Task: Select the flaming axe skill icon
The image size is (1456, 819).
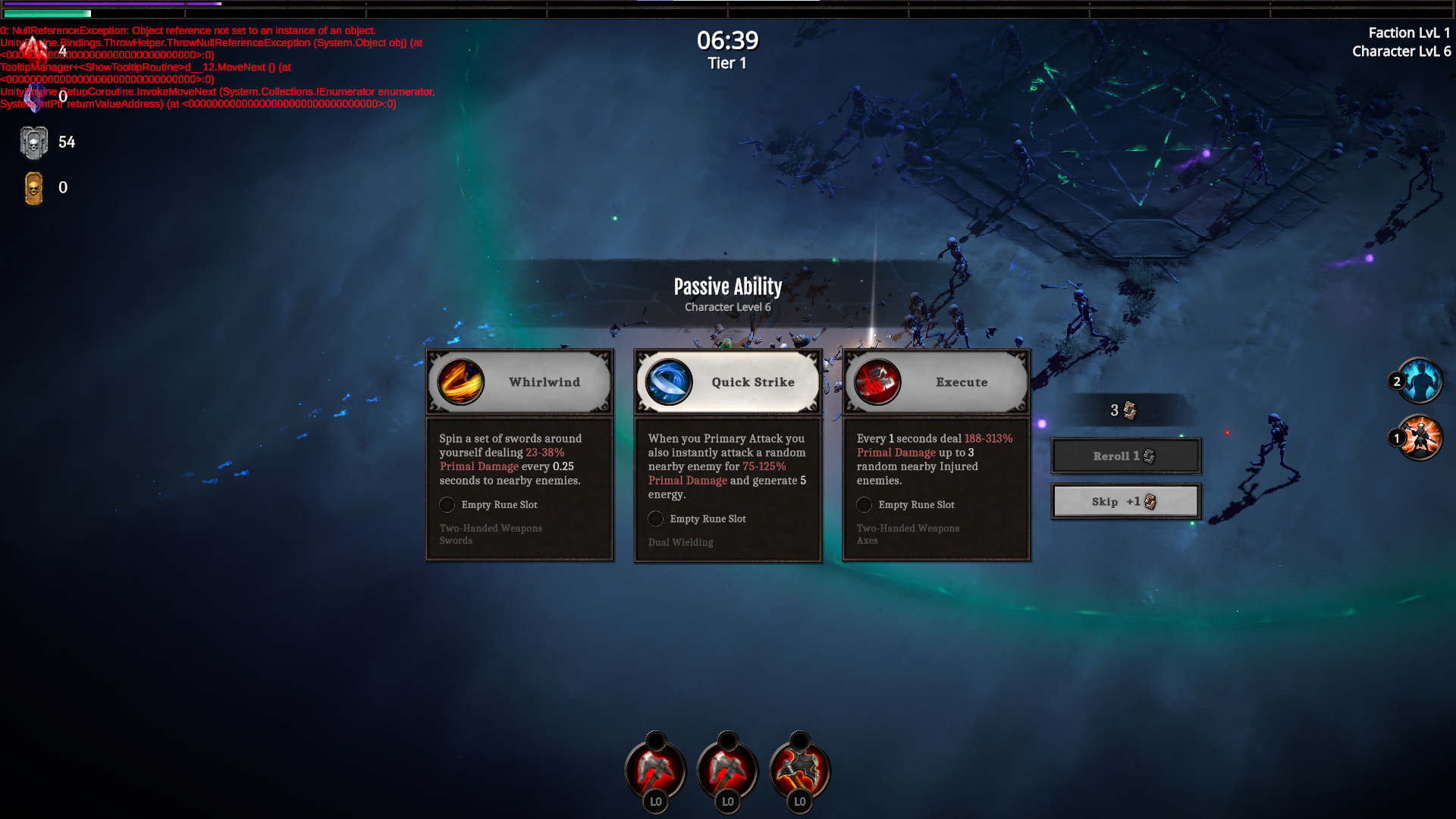Action: click(x=799, y=770)
